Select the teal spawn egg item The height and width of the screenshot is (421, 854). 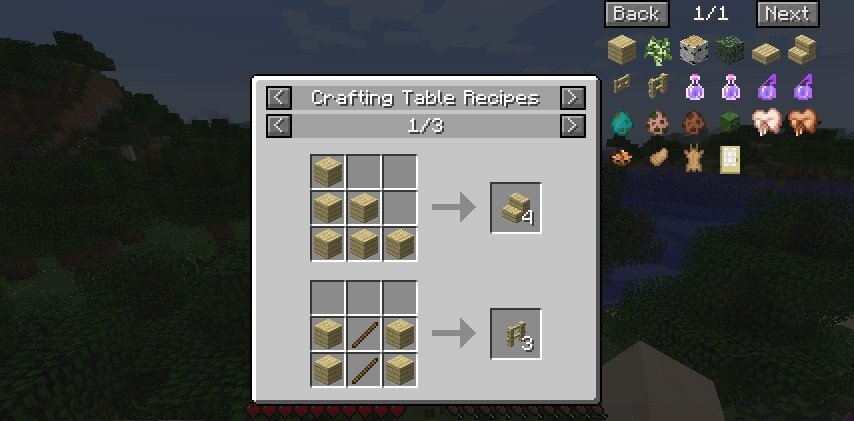[621, 122]
